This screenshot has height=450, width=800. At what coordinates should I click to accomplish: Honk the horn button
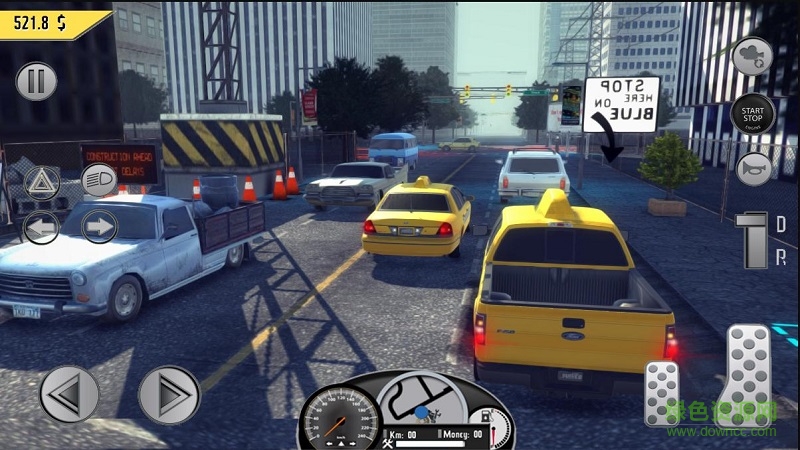click(754, 169)
